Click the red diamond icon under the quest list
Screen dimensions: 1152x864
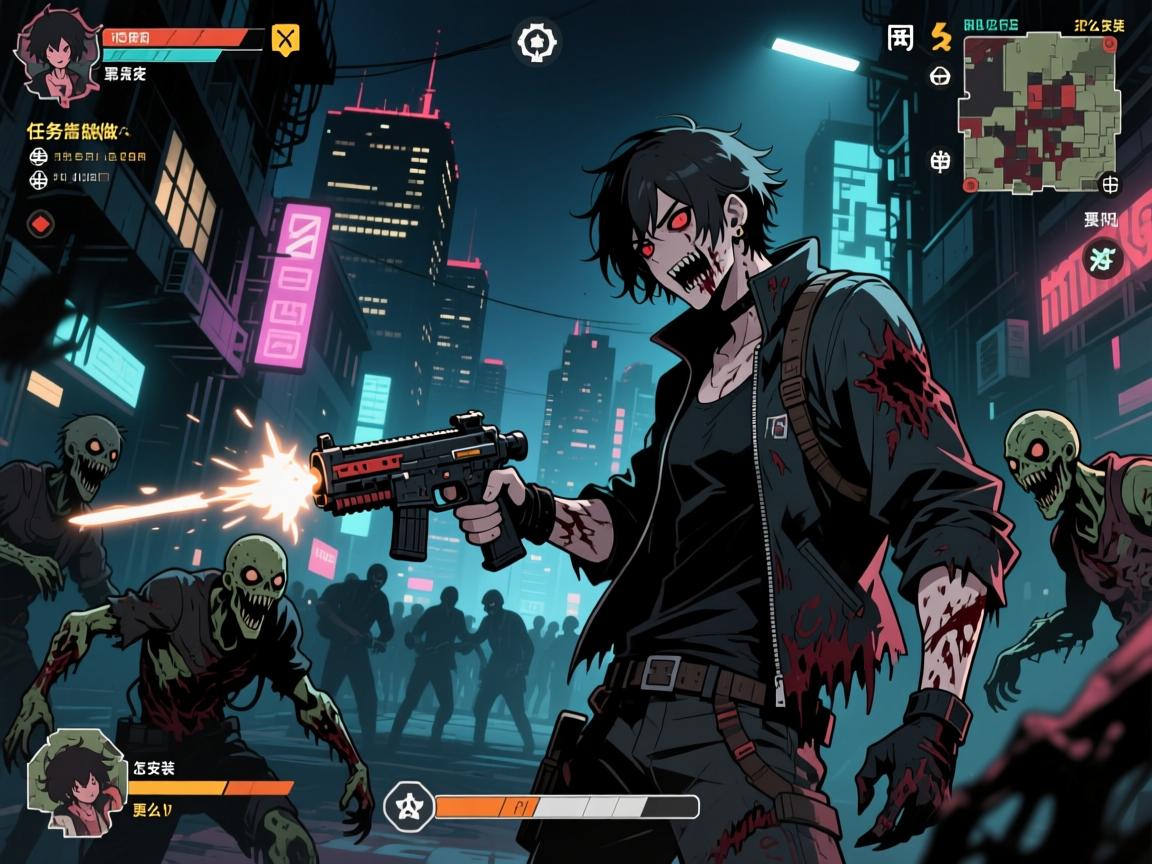(40, 224)
